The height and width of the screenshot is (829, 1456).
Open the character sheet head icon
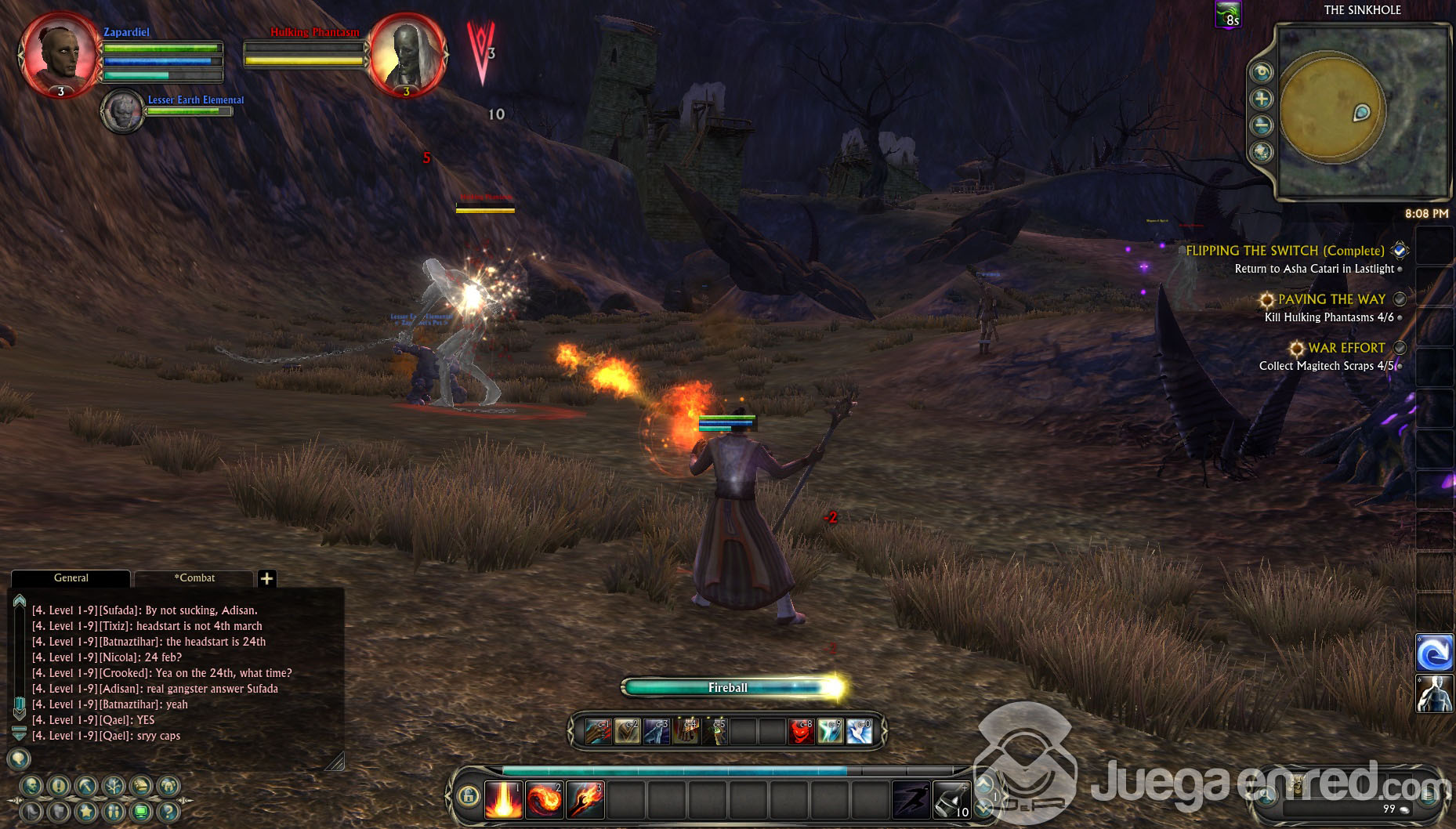pyautogui.click(x=31, y=786)
